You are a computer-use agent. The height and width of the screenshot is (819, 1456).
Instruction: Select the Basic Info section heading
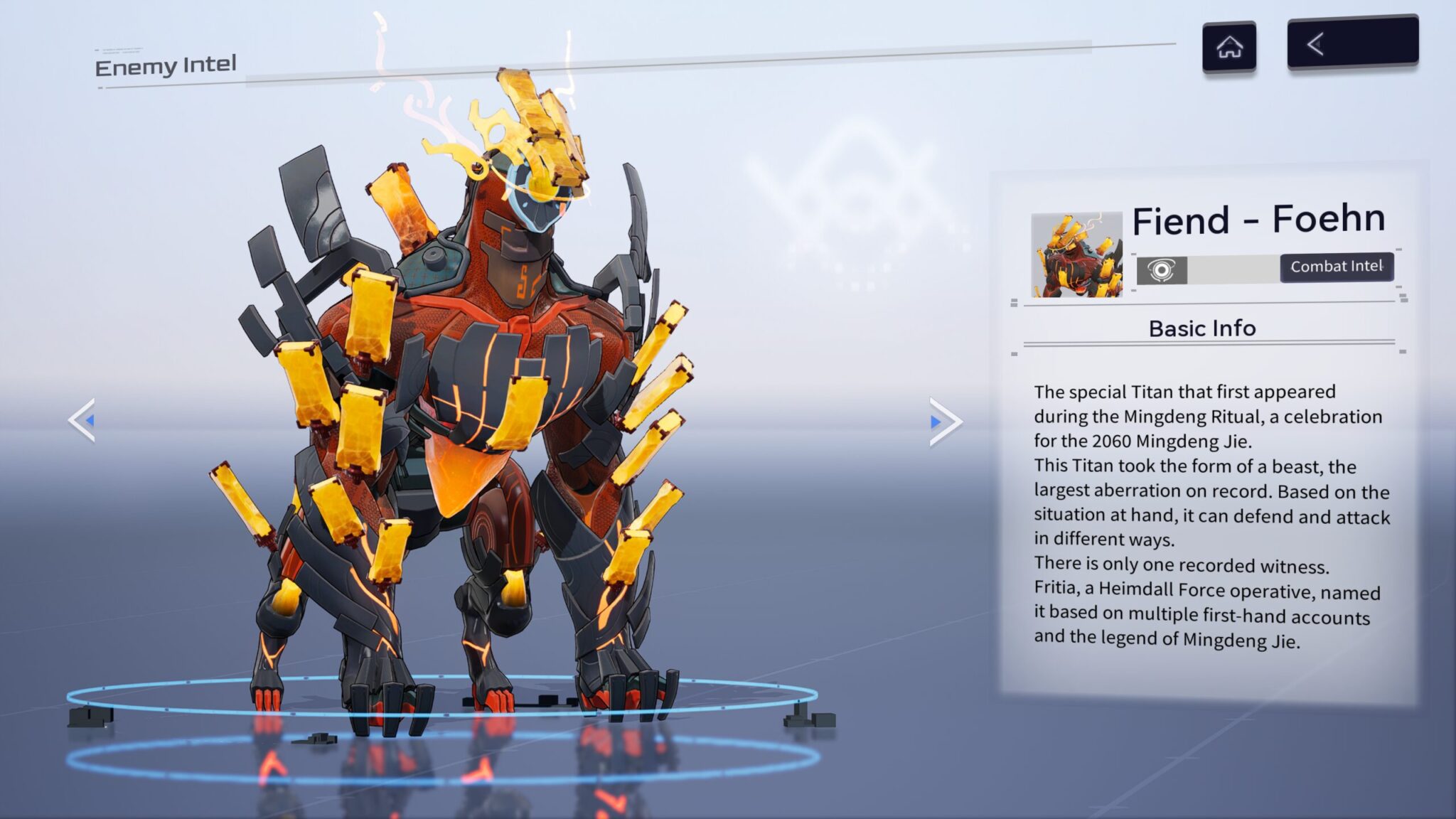tap(1203, 328)
